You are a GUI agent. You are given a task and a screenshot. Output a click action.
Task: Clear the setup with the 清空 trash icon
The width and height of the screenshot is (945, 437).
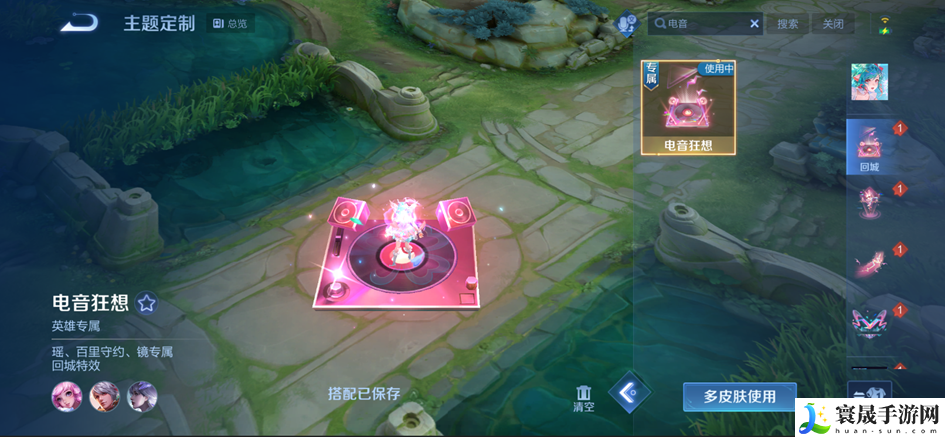[x=584, y=397]
